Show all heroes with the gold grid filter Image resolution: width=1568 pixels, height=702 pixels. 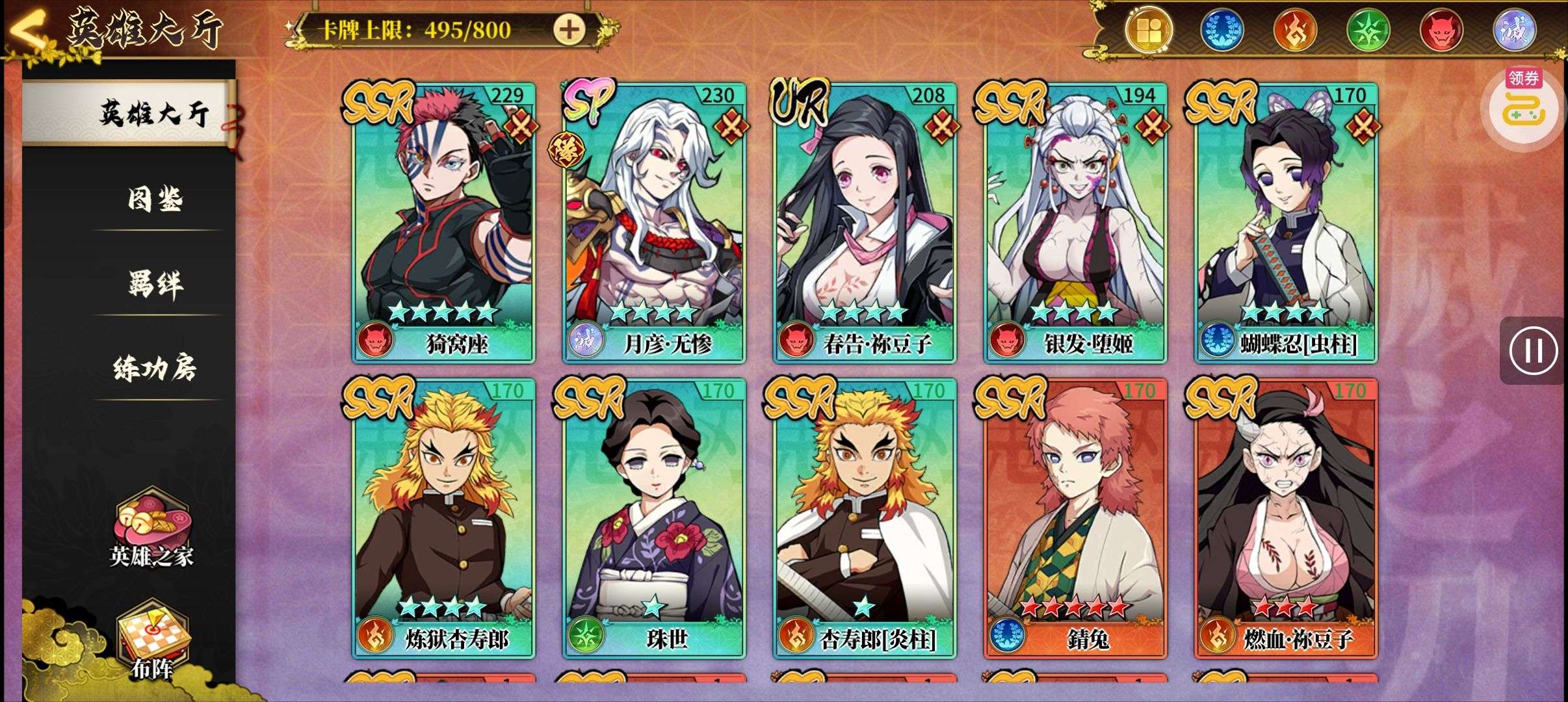point(1149,31)
